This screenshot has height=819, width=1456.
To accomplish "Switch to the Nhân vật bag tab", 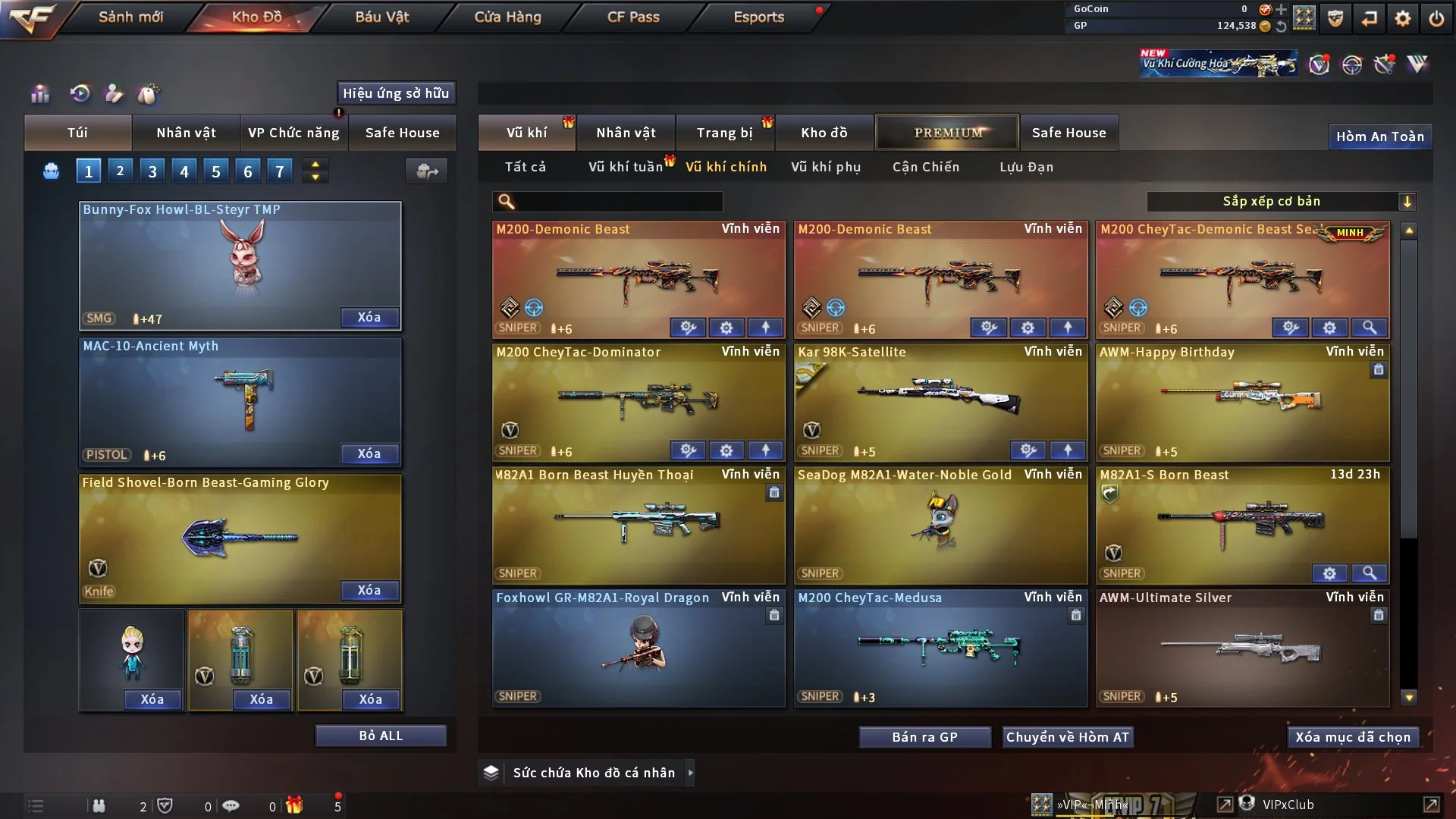I will click(186, 133).
